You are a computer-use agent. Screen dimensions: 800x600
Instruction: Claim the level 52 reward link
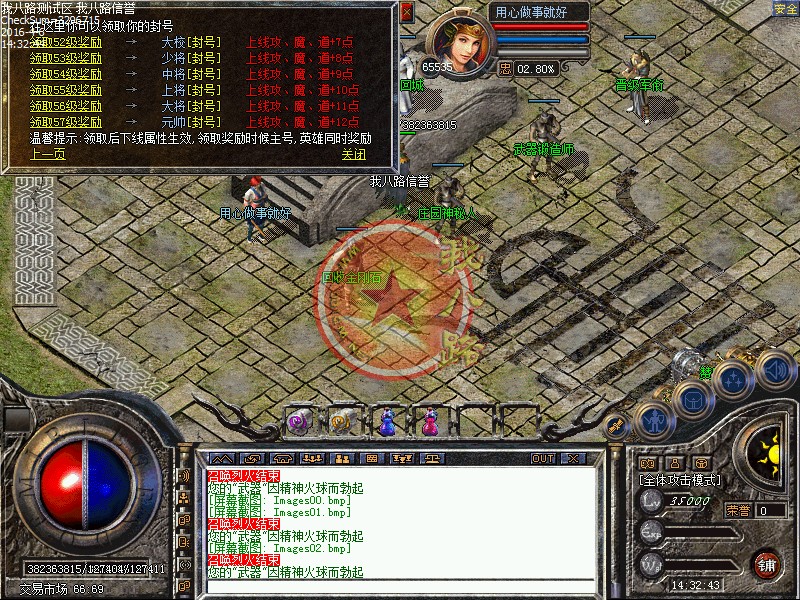(66, 43)
